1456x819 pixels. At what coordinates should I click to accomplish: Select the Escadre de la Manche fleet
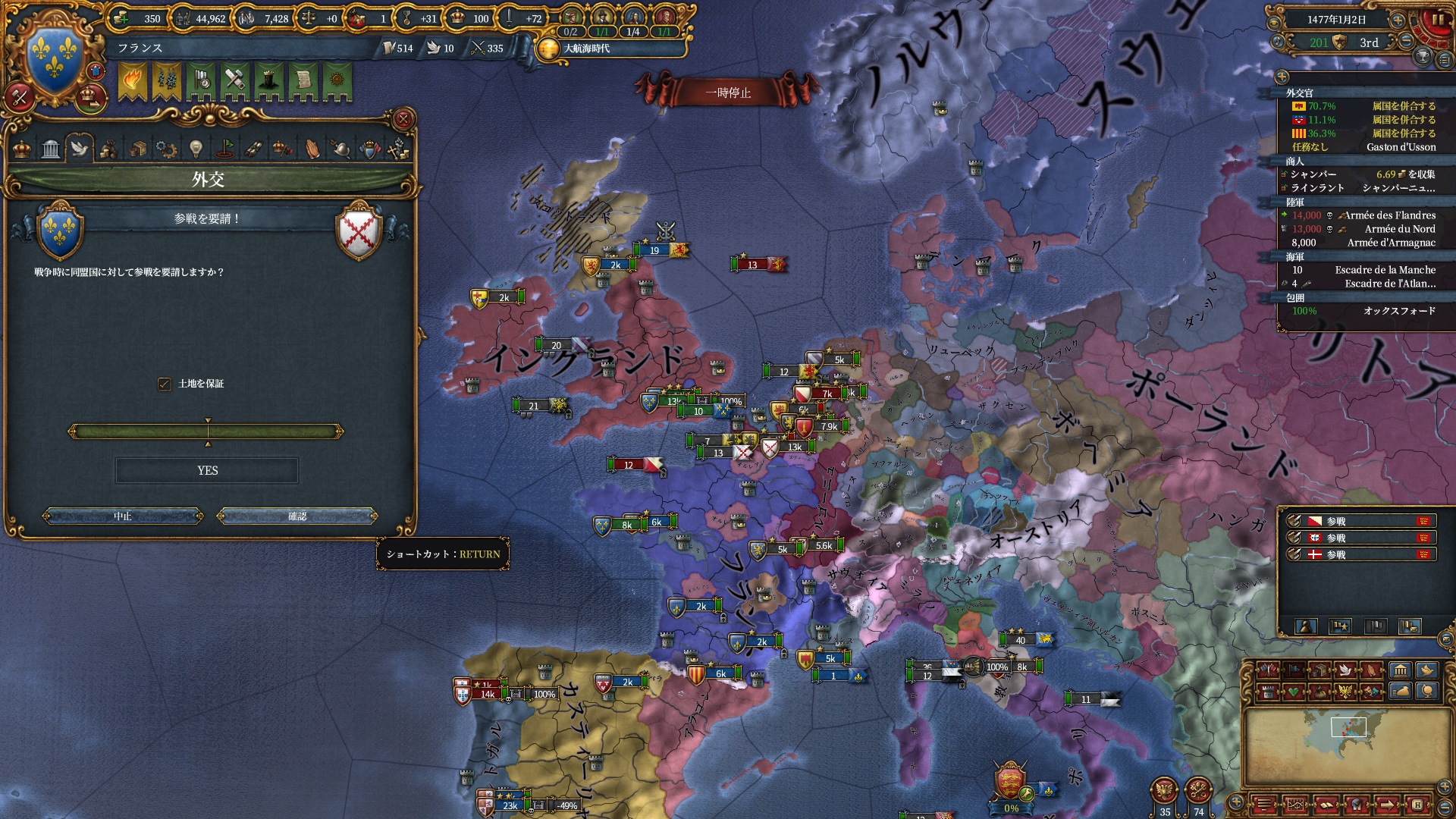tap(1385, 270)
